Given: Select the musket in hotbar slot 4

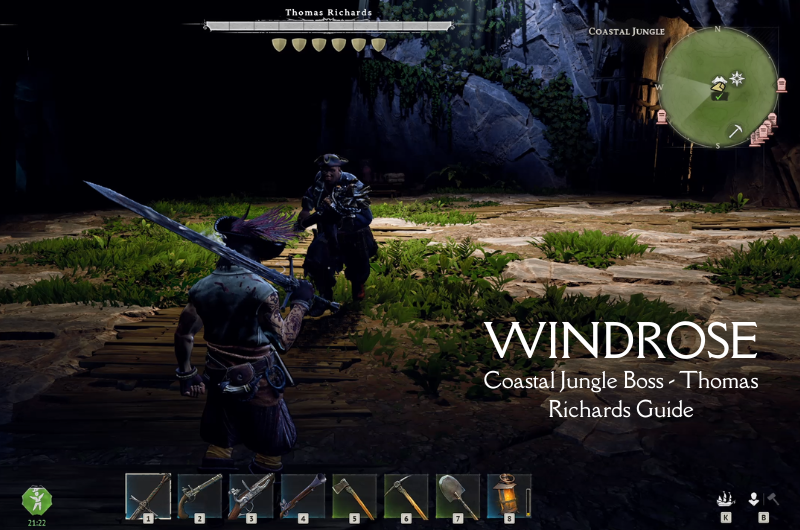Looking at the screenshot, I should point(303,495).
